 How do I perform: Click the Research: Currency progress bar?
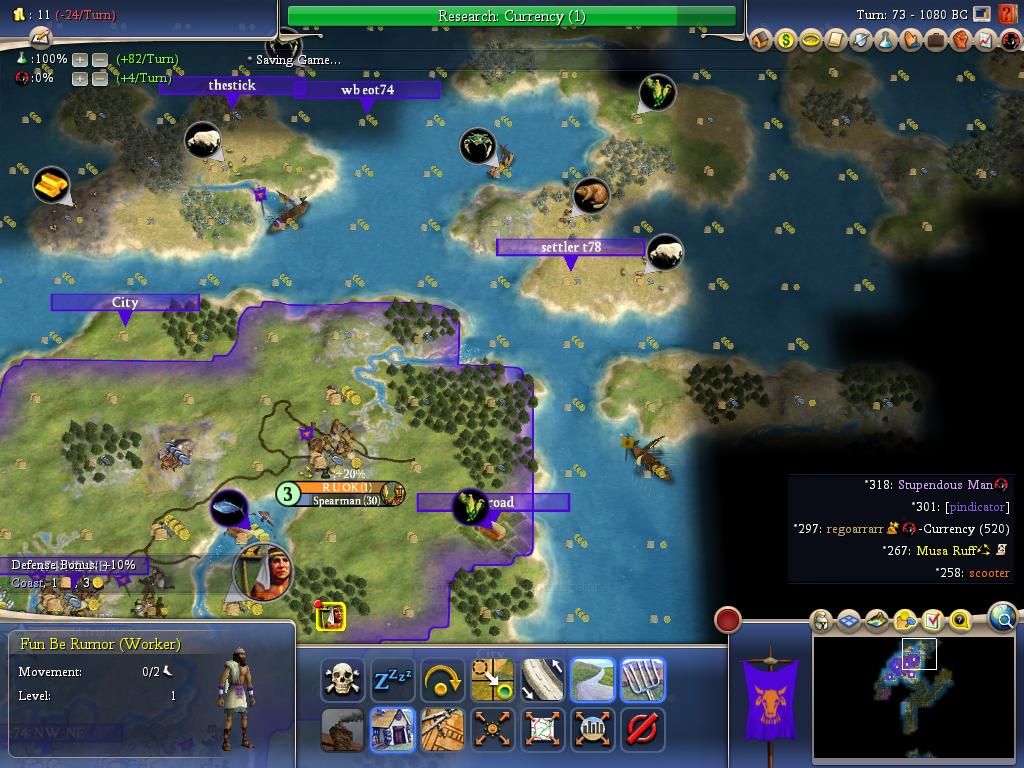[x=511, y=16]
